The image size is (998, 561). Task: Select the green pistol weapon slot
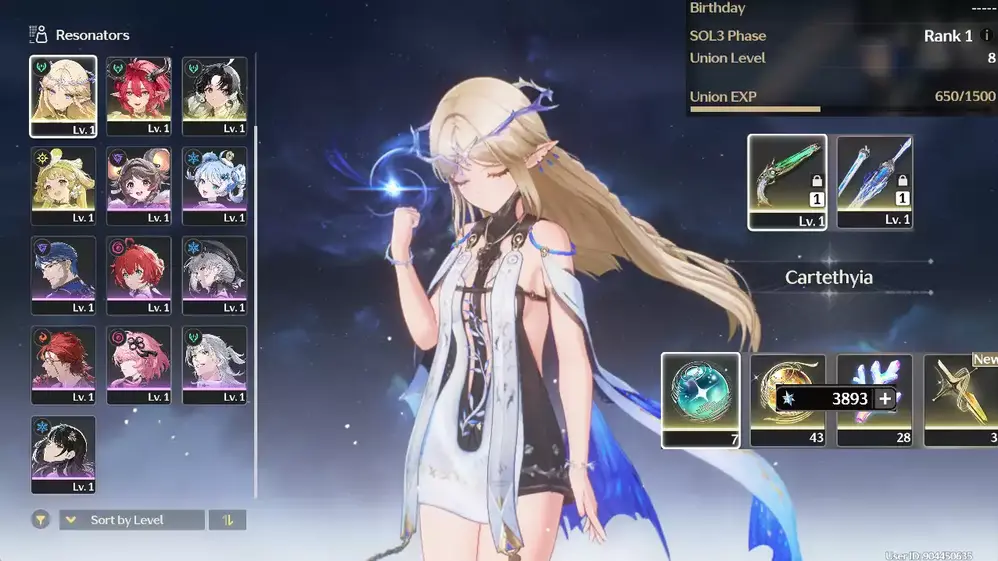(787, 182)
